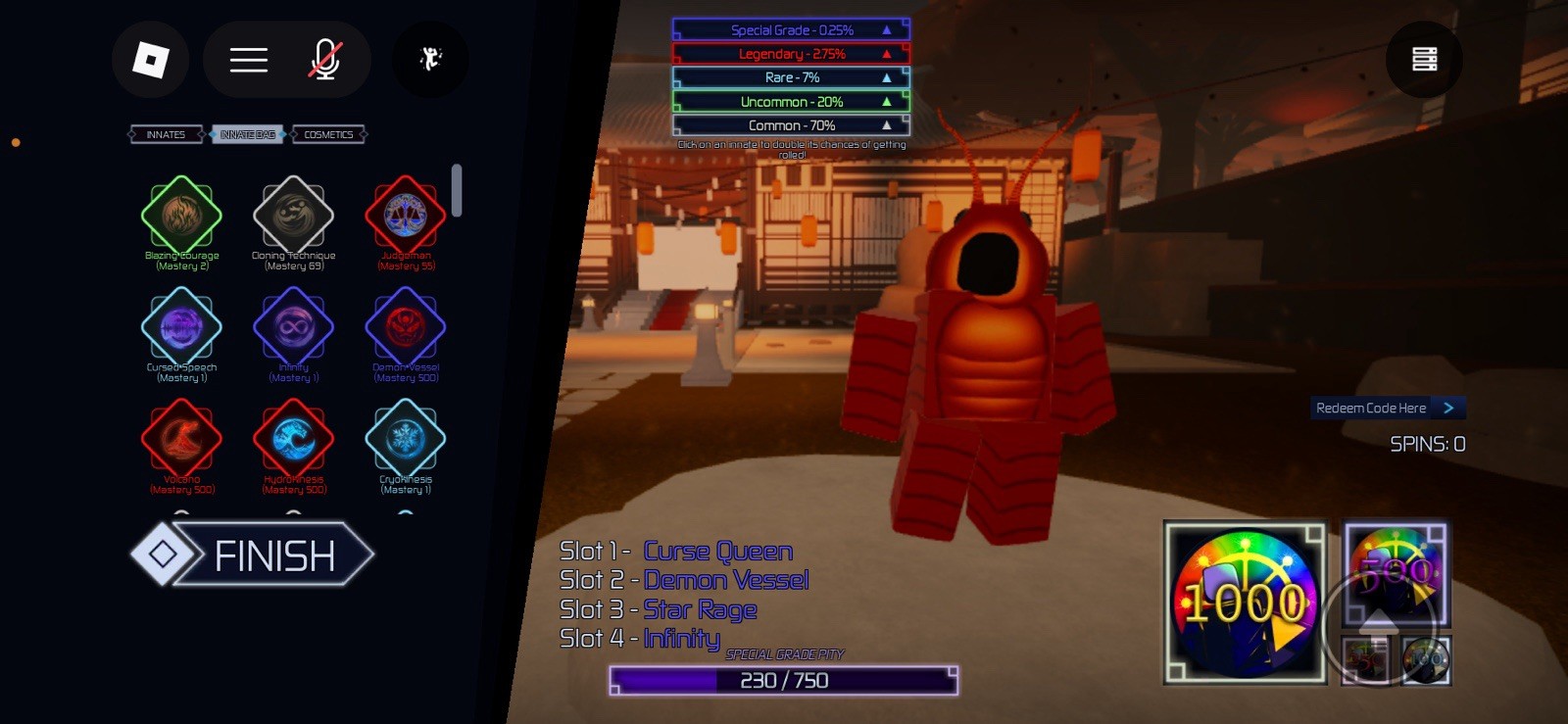Open the Roblox home menu icon
The width and height of the screenshot is (1568, 724).
point(152,60)
